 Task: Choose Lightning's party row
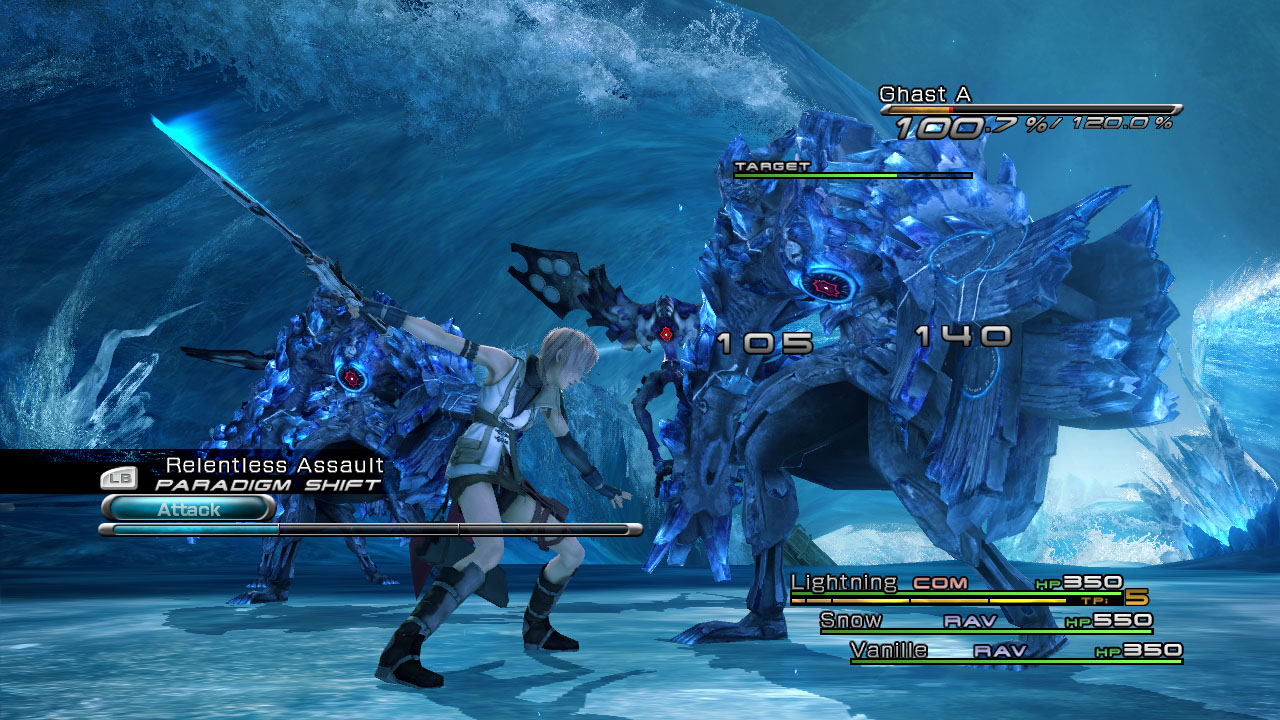(955, 584)
